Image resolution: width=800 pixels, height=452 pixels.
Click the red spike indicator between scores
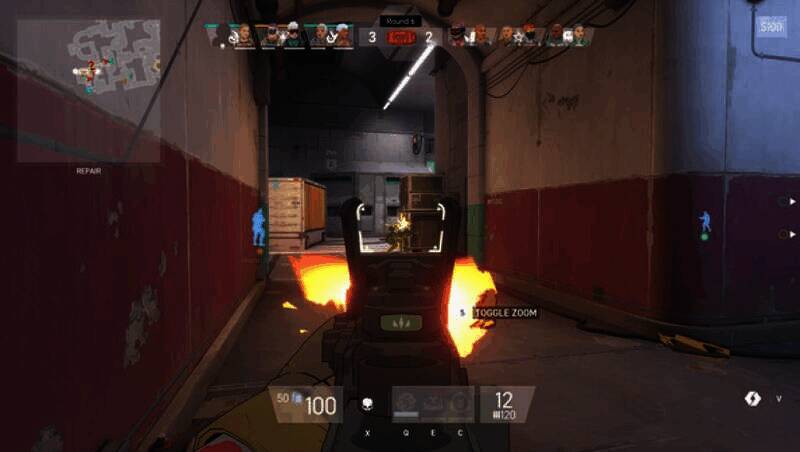(400, 38)
